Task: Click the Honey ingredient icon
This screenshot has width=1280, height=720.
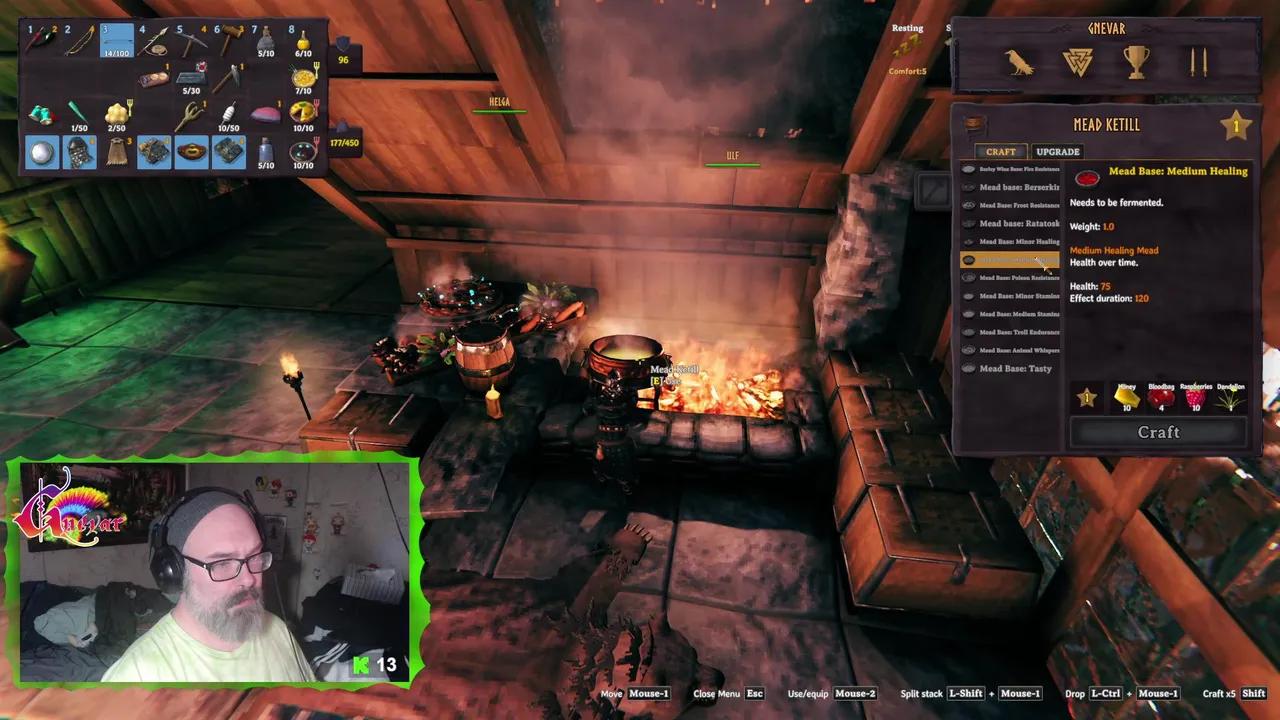Action: (x=1126, y=397)
